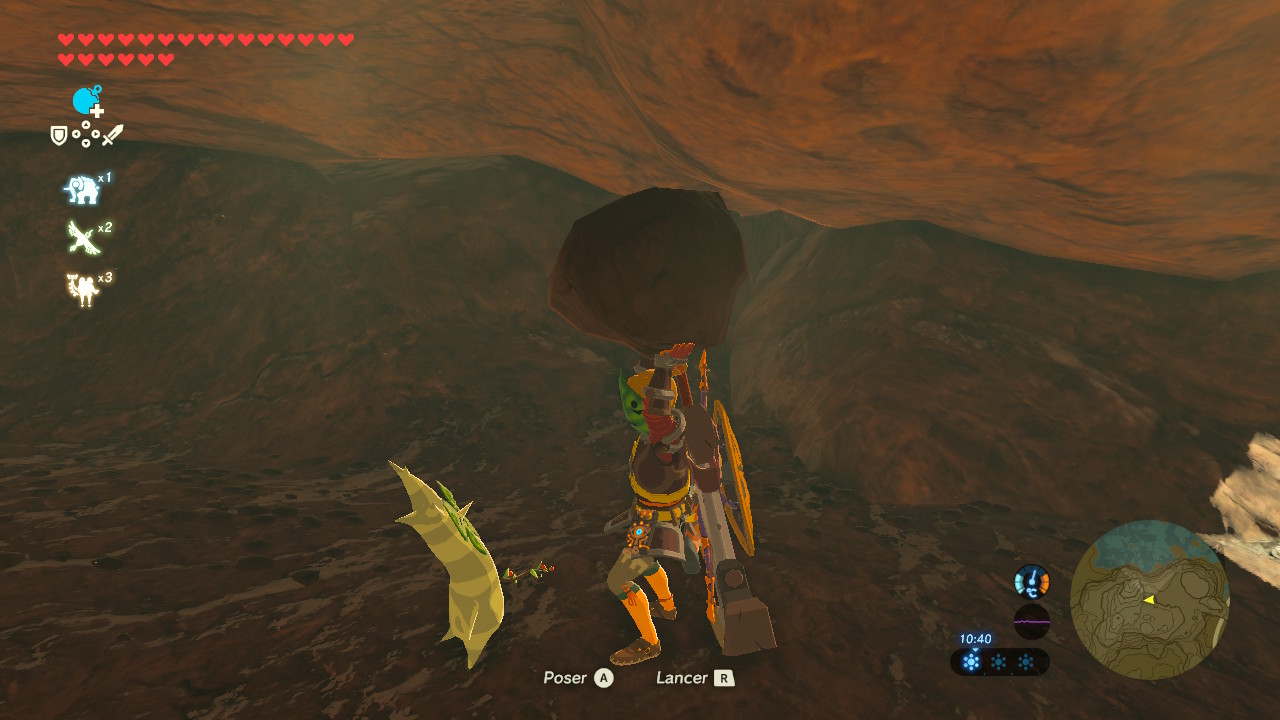
Task: Choose the sword quick-select icon
Action: tap(112, 135)
